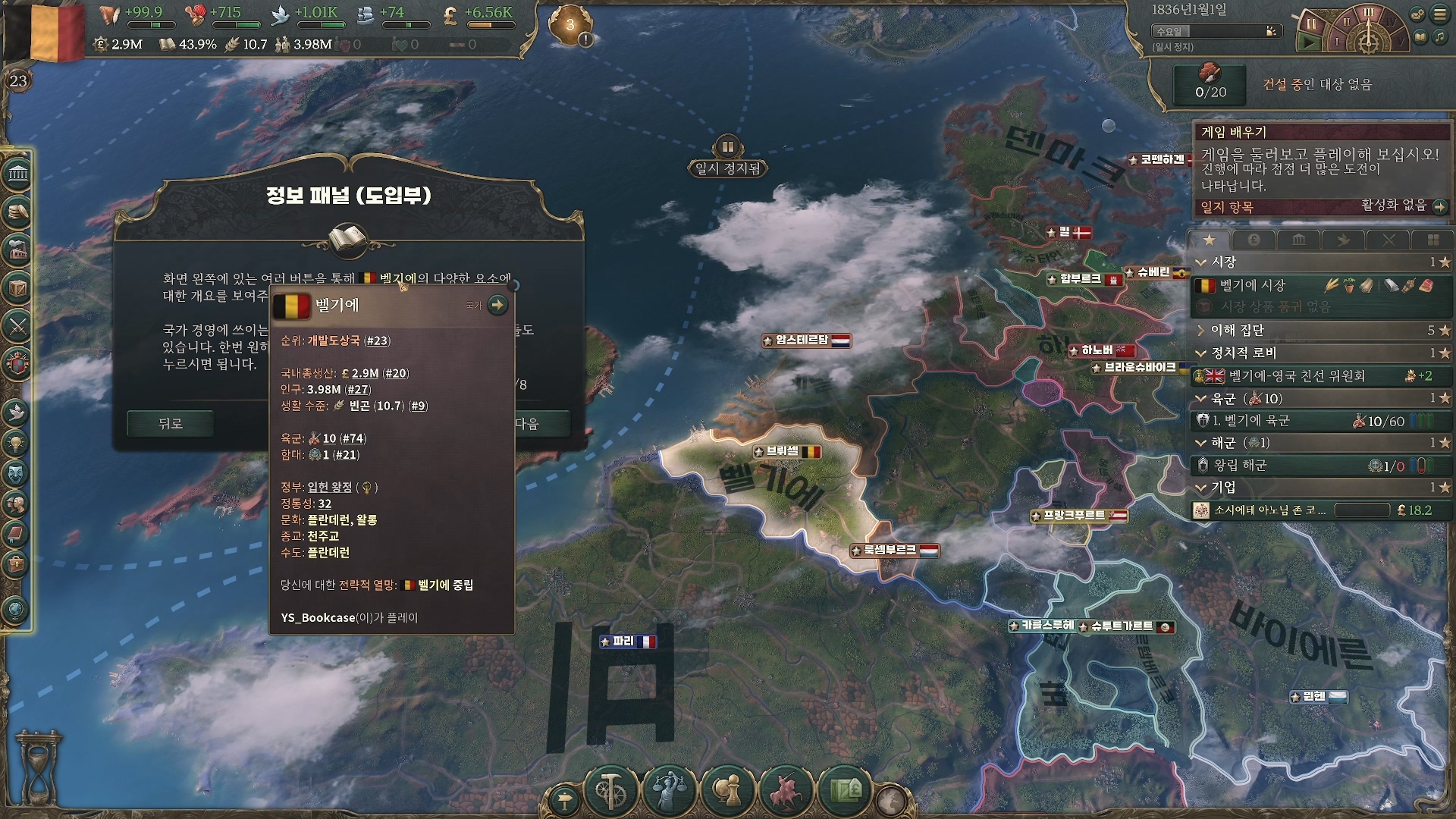Go back with the 뒤로 button
The height and width of the screenshot is (819, 1456).
point(170,424)
